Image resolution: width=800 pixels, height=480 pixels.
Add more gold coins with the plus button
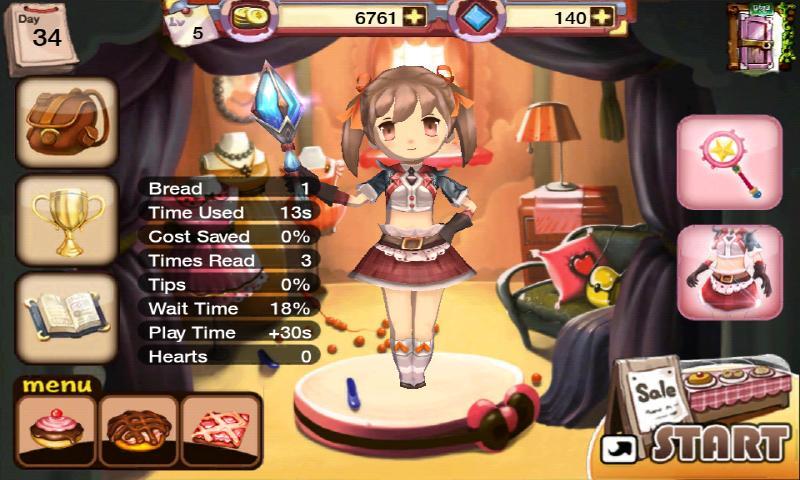[413, 17]
